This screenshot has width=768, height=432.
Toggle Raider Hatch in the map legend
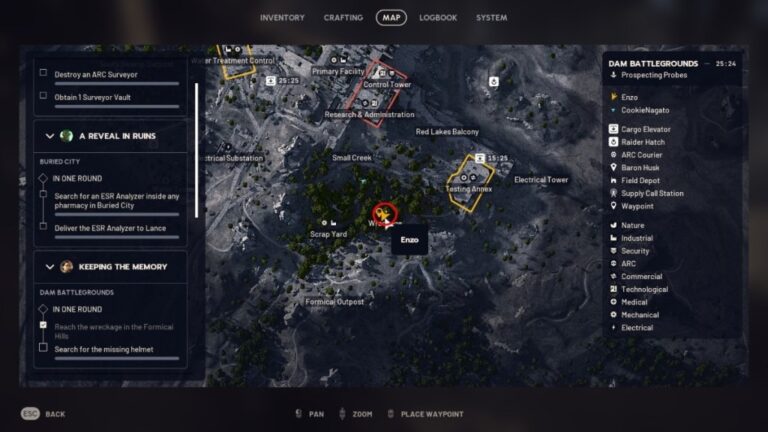point(642,142)
